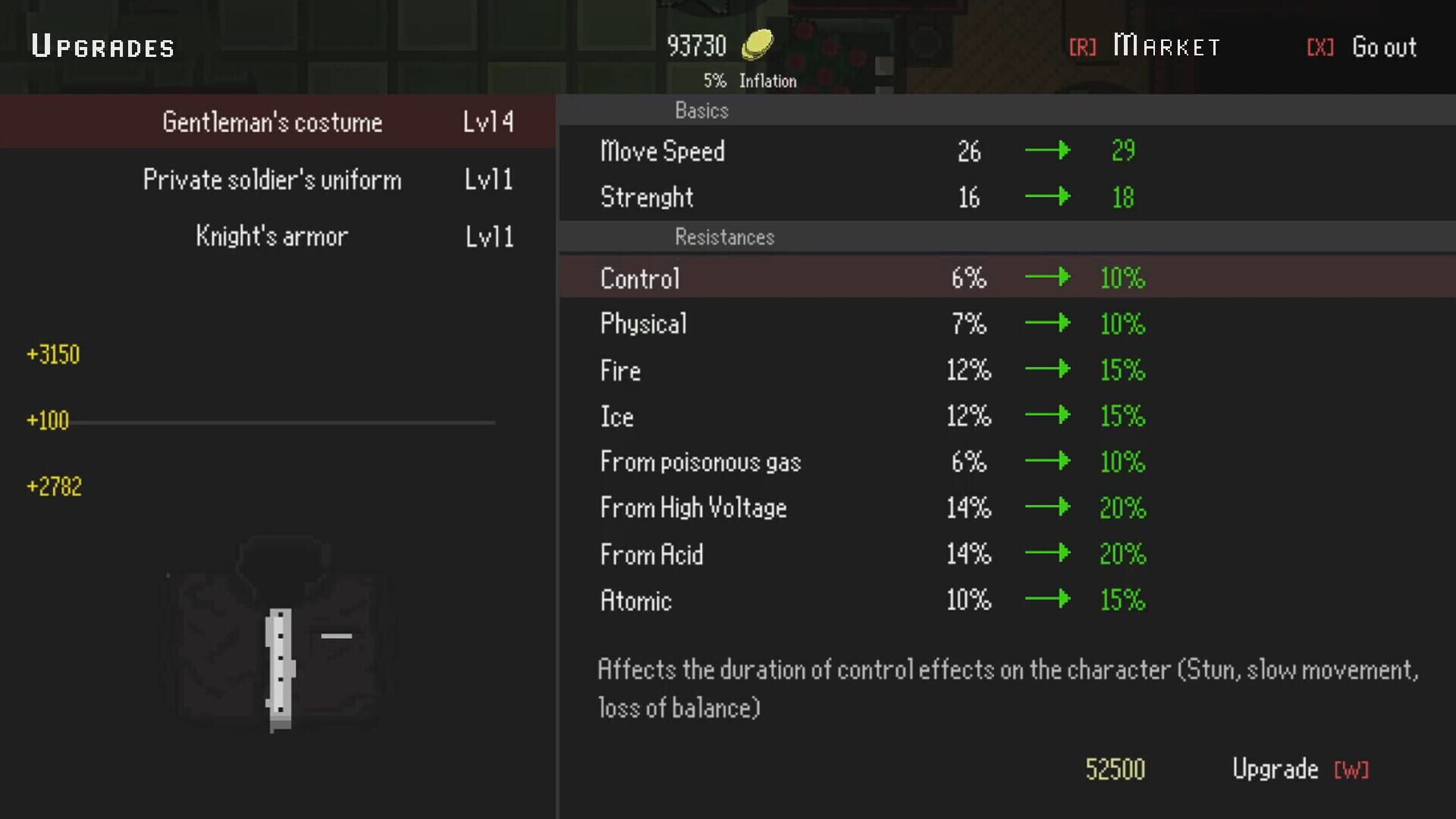
Task: Click the Basics section header
Action: pyautogui.click(x=701, y=111)
